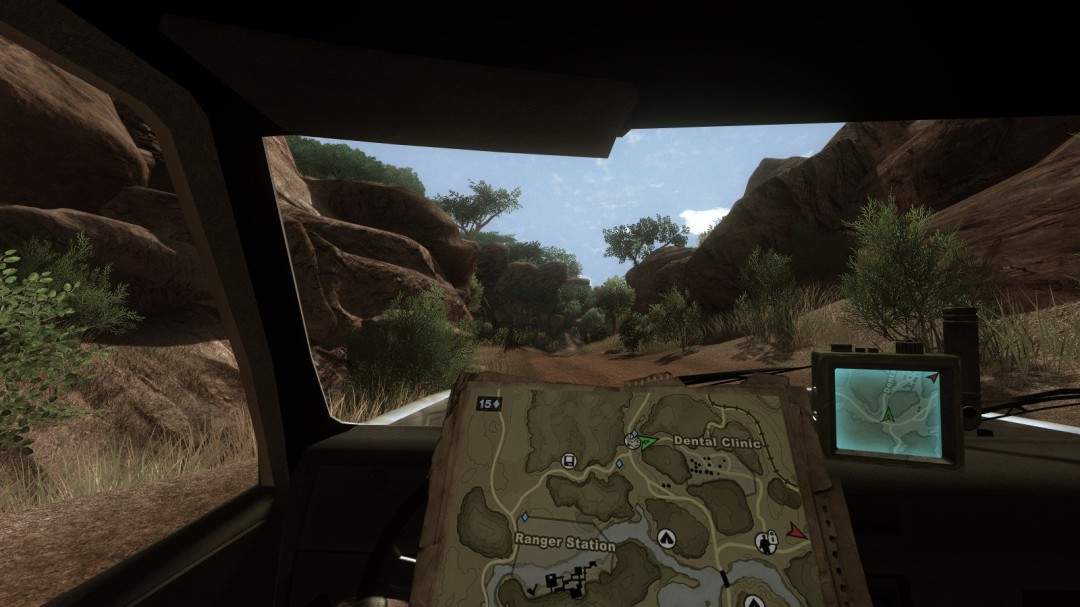Choose the Ranger Station label on the map

tap(564, 543)
